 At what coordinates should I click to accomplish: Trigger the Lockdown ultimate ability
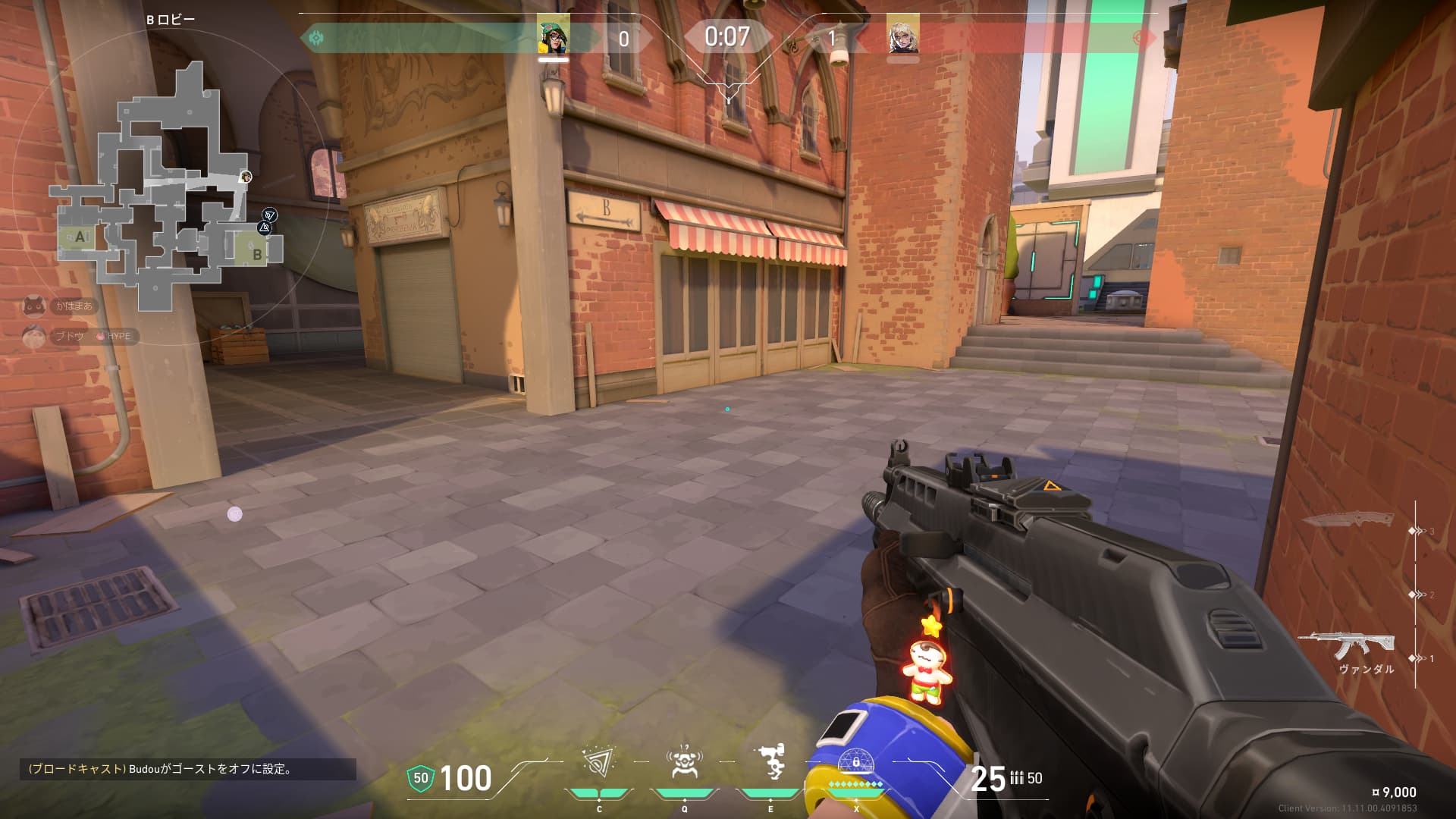click(856, 764)
